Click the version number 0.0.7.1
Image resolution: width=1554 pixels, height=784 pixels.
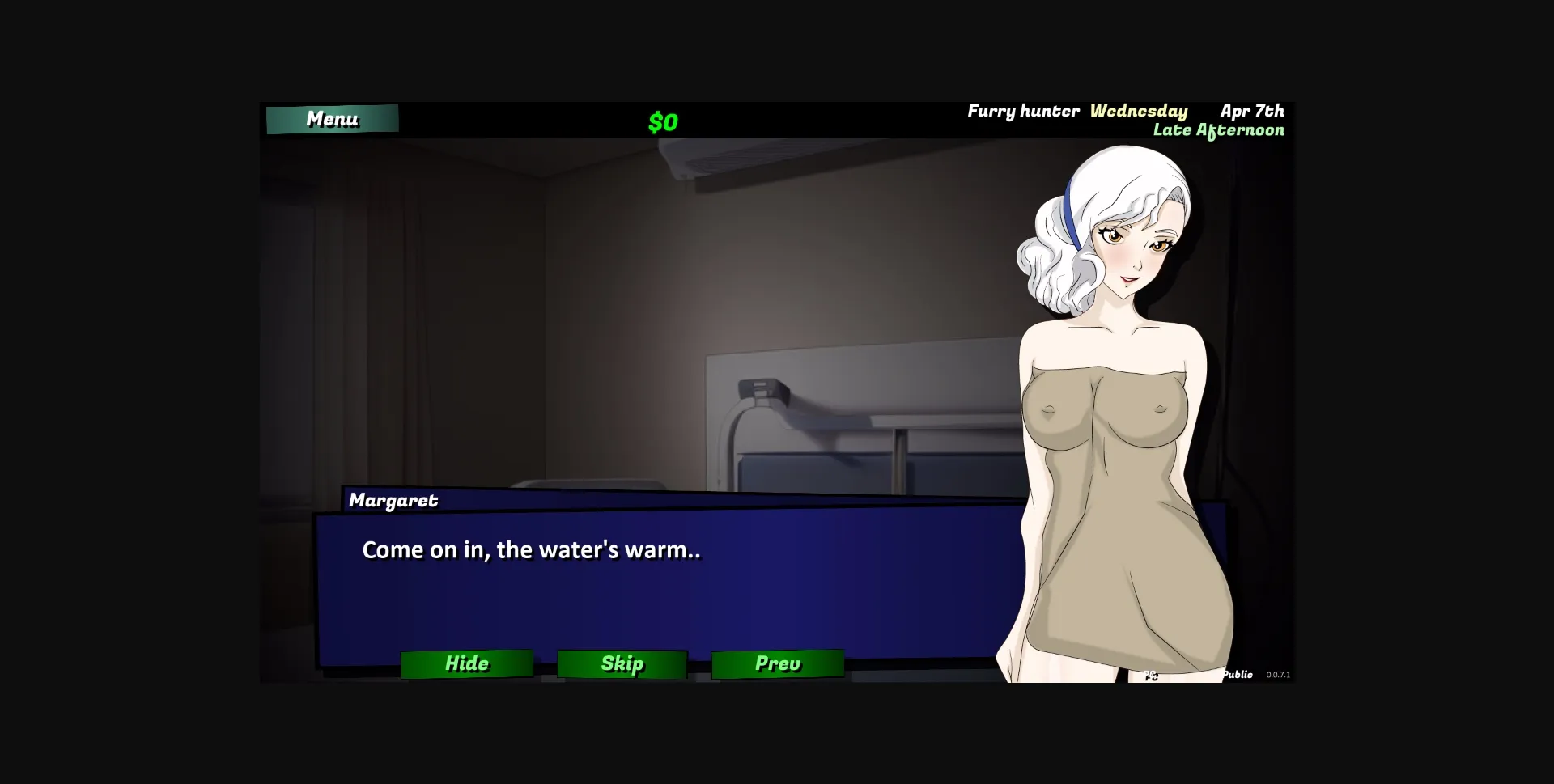(1277, 674)
